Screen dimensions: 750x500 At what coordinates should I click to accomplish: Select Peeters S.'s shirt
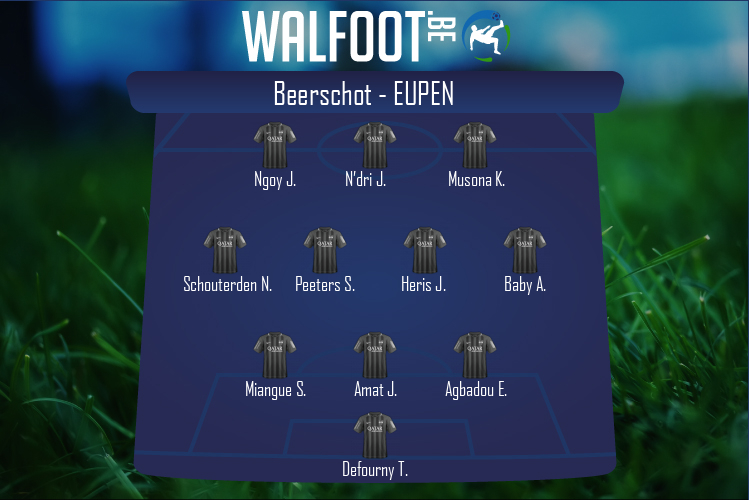click(x=325, y=251)
